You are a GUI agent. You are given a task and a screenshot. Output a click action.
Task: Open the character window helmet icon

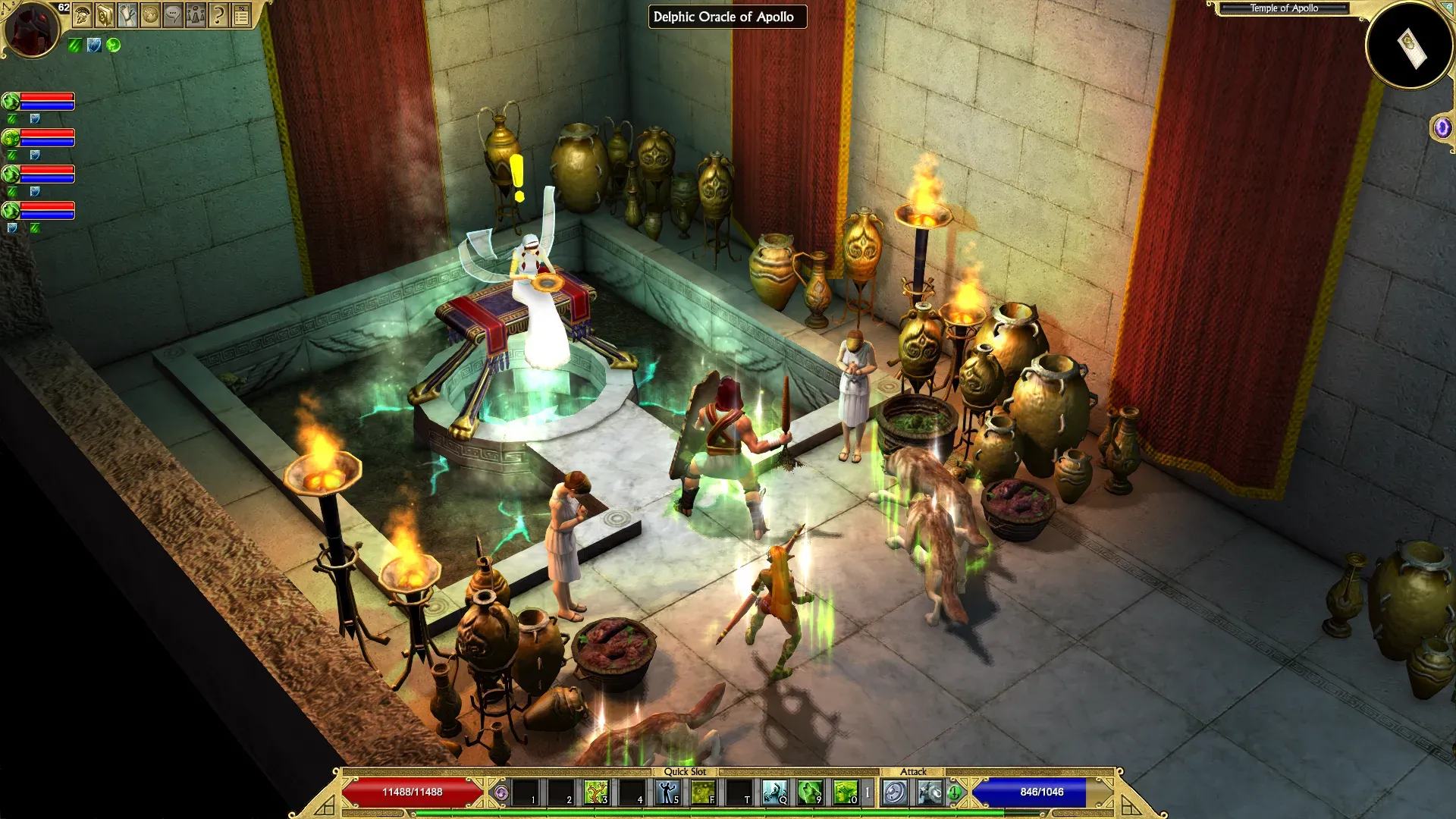(x=82, y=14)
